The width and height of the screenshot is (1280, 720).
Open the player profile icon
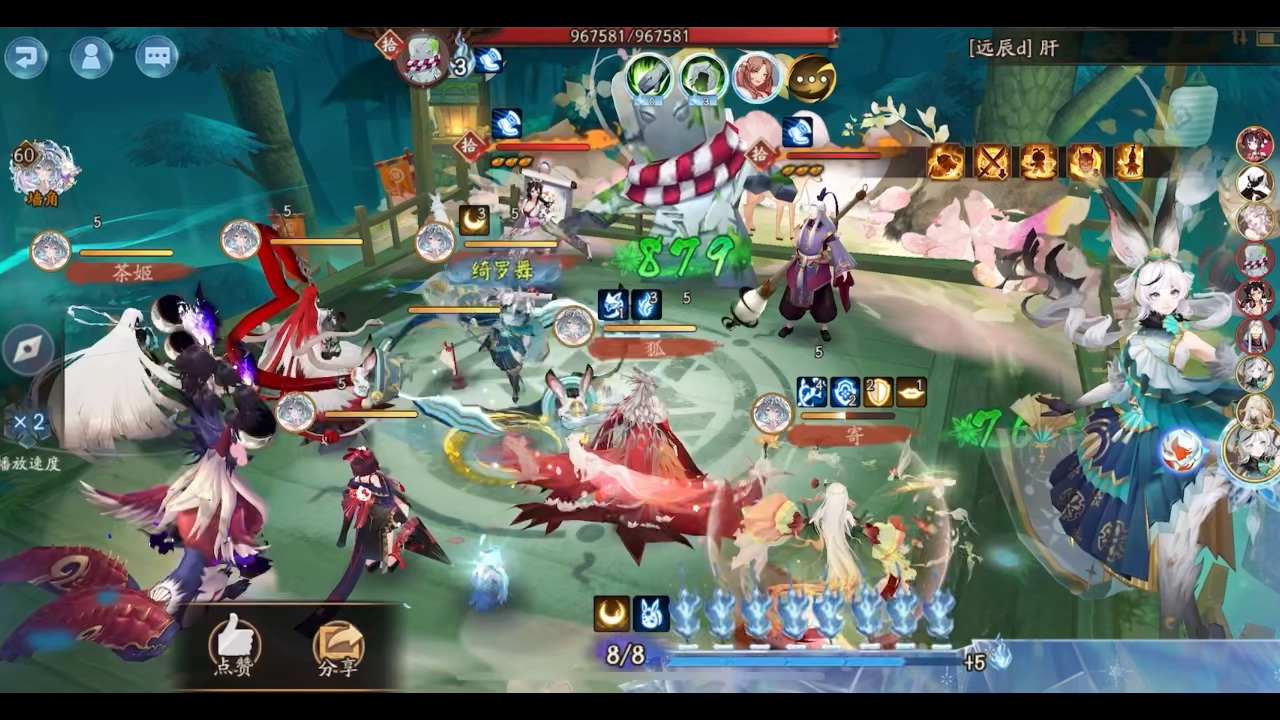(91, 58)
